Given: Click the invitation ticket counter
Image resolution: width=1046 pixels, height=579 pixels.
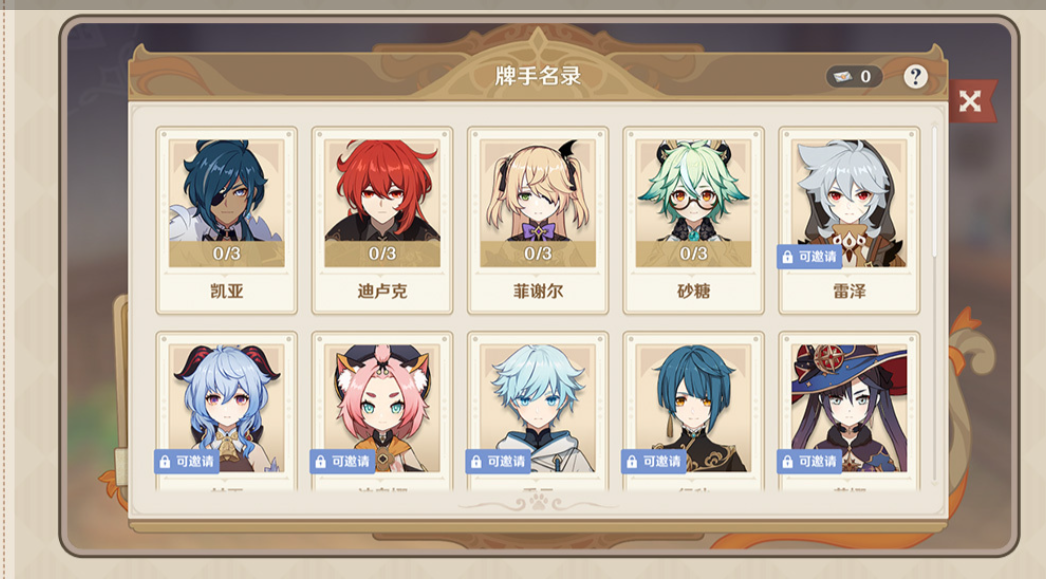Looking at the screenshot, I should 853,77.
